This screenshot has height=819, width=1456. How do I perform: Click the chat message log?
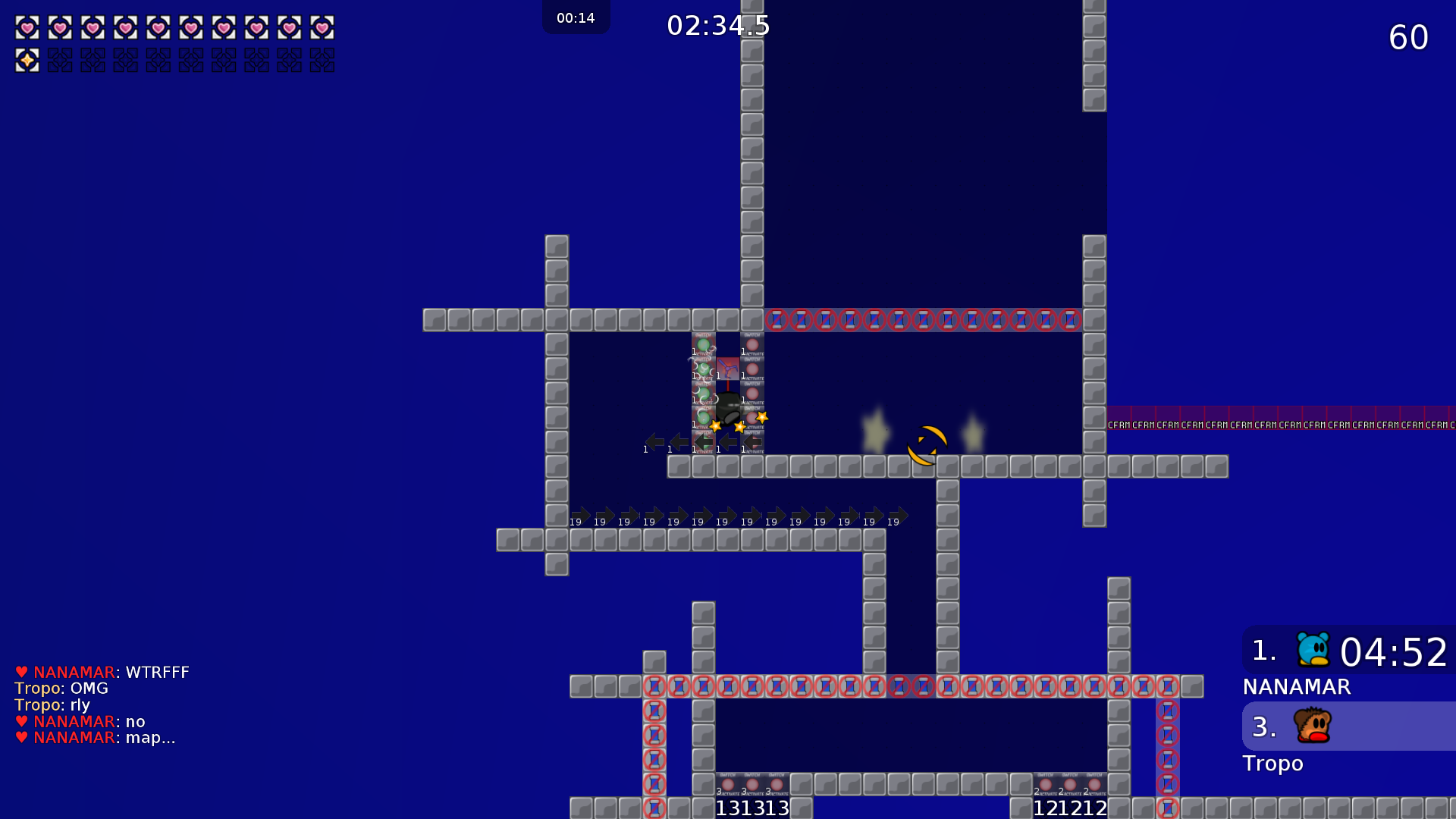click(x=102, y=704)
